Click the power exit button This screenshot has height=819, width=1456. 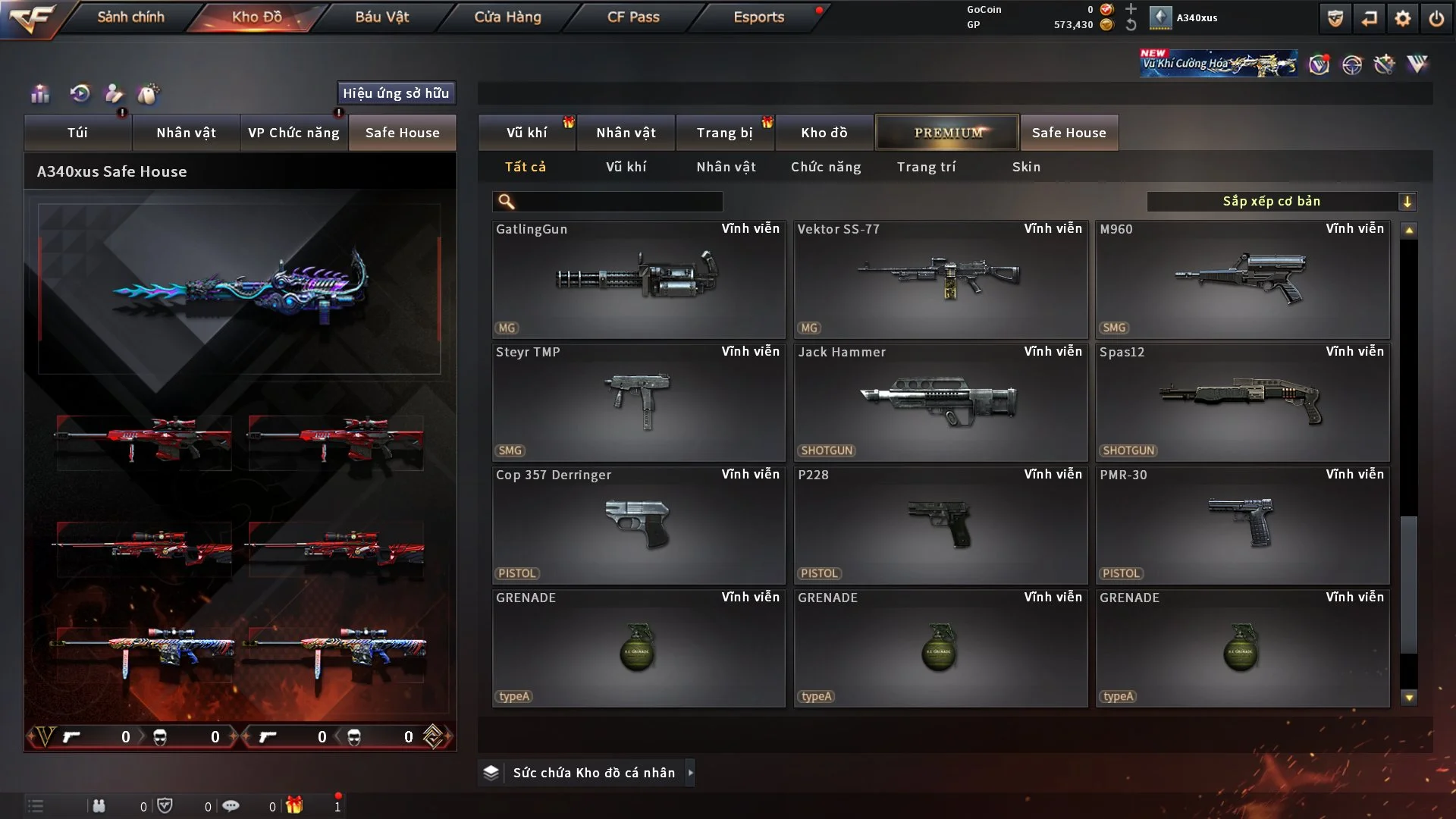1436,18
